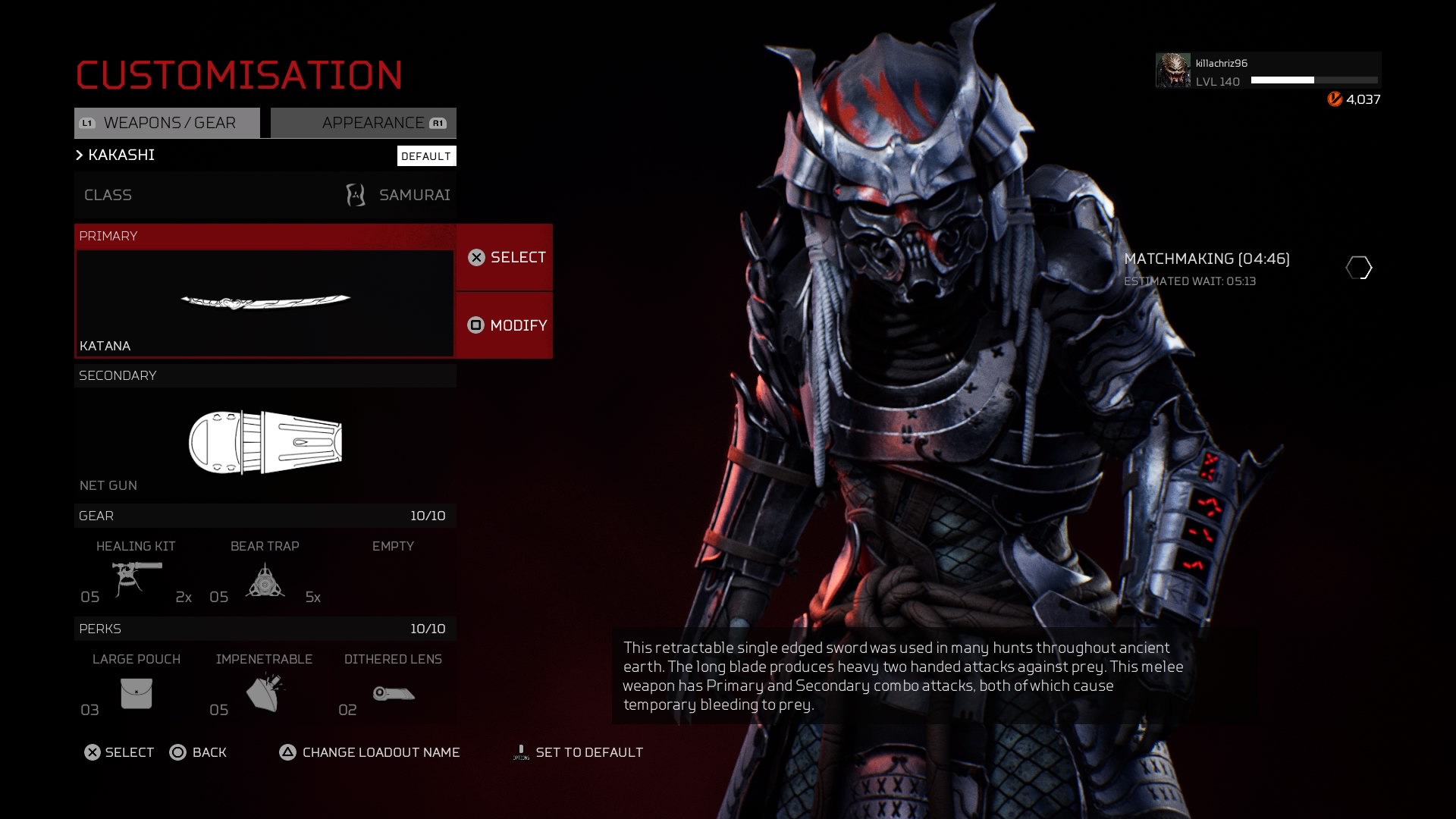This screenshot has width=1456, height=819.
Task: Open the Large Pouch perk slot
Action: [136, 686]
